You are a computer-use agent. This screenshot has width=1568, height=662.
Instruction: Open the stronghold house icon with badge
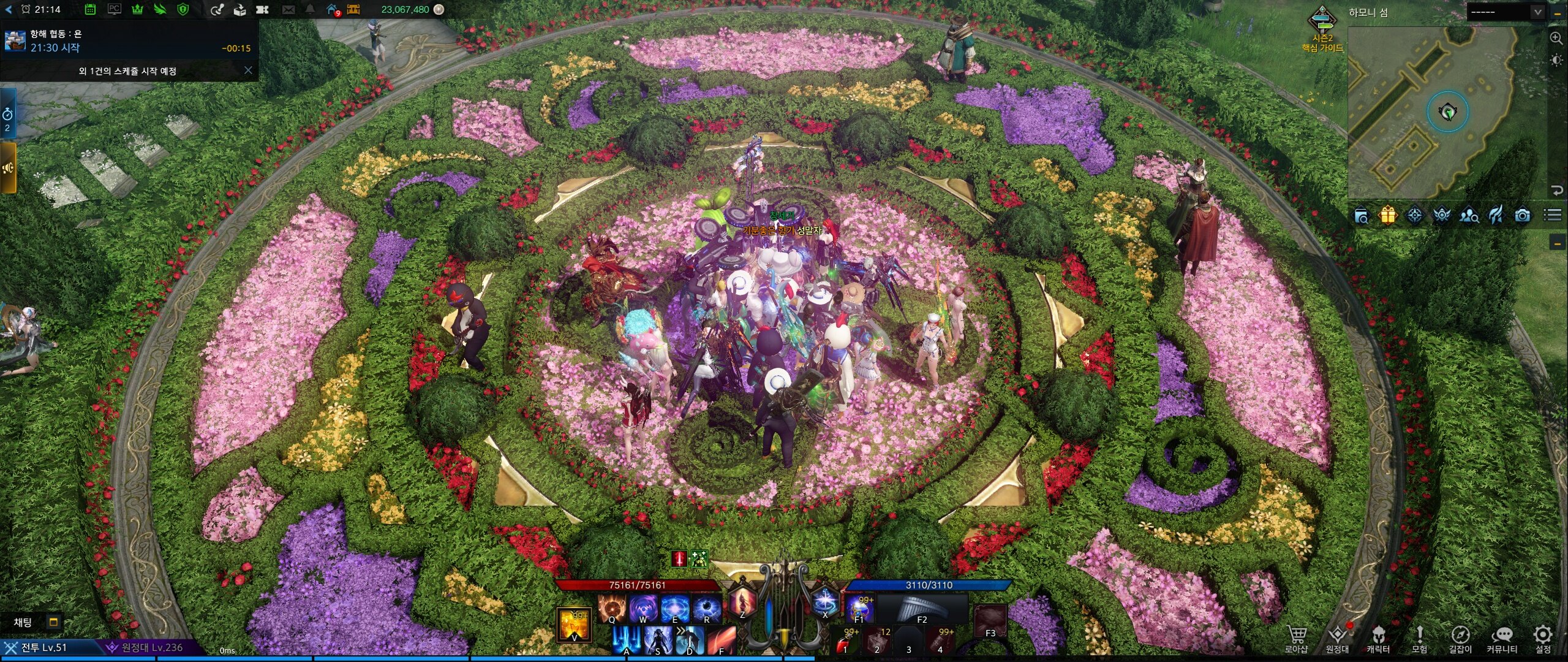pos(332,9)
